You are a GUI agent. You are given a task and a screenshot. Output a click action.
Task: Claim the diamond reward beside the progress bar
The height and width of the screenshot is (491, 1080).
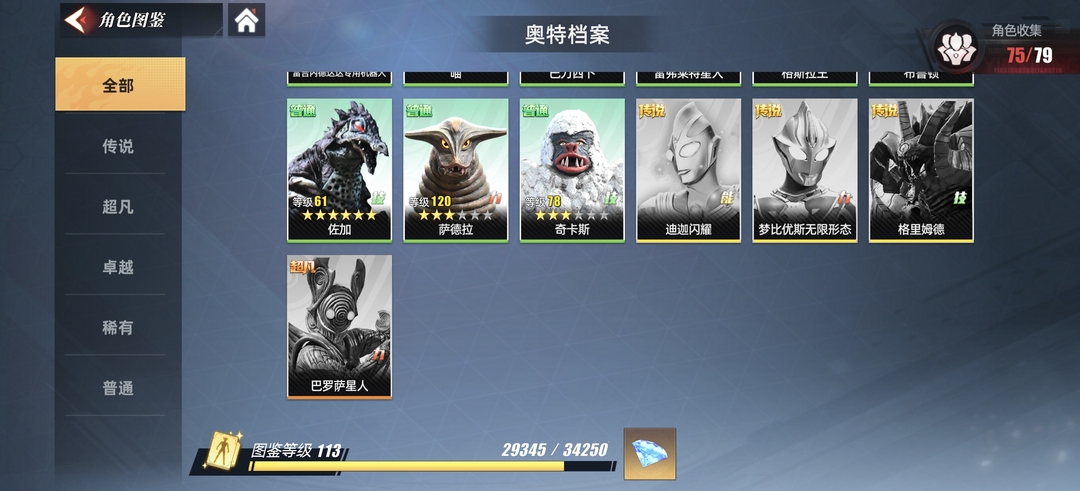(x=650, y=453)
